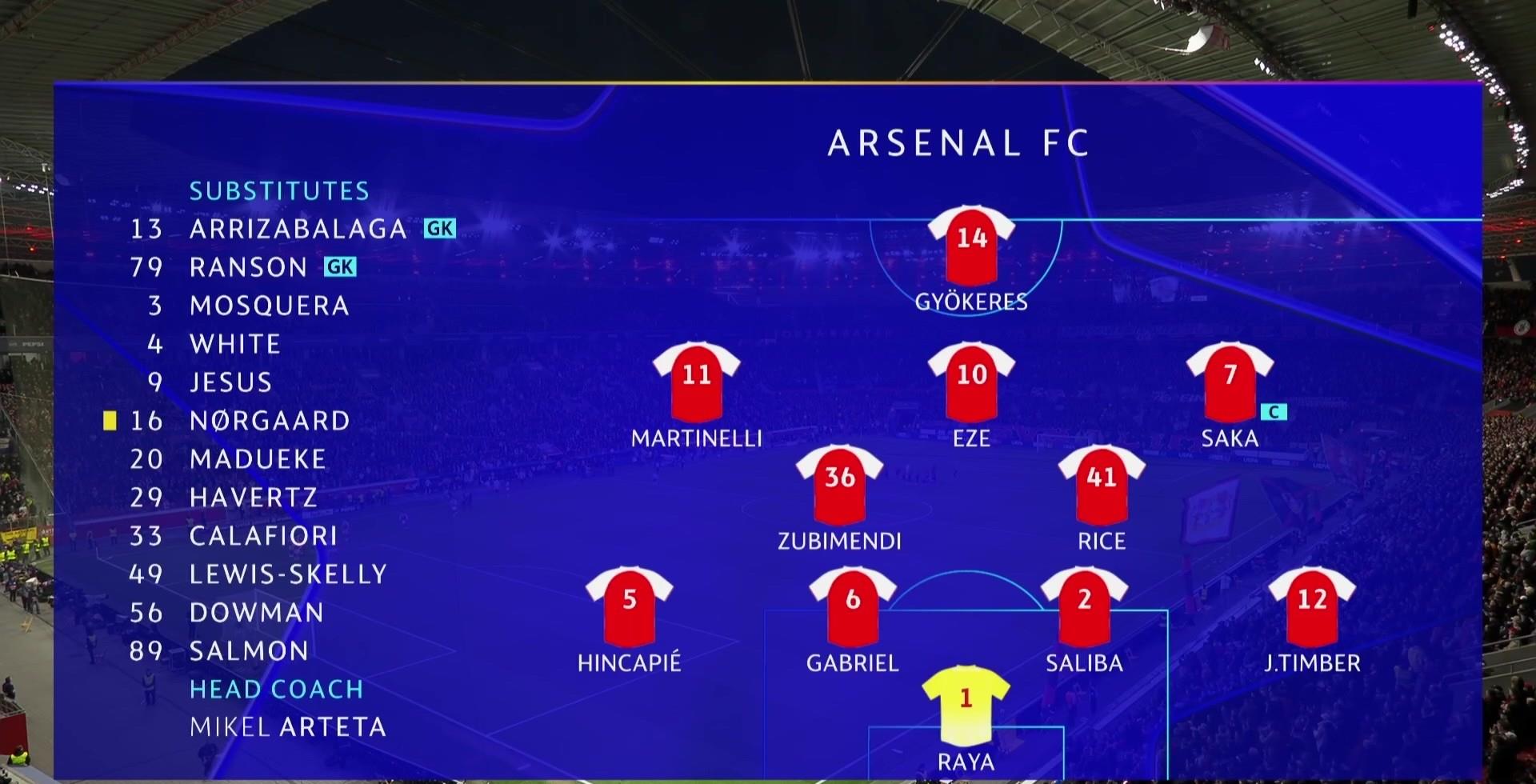Select Havertz in the substitutes list
The height and width of the screenshot is (784, 1536).
coord(253,498)
